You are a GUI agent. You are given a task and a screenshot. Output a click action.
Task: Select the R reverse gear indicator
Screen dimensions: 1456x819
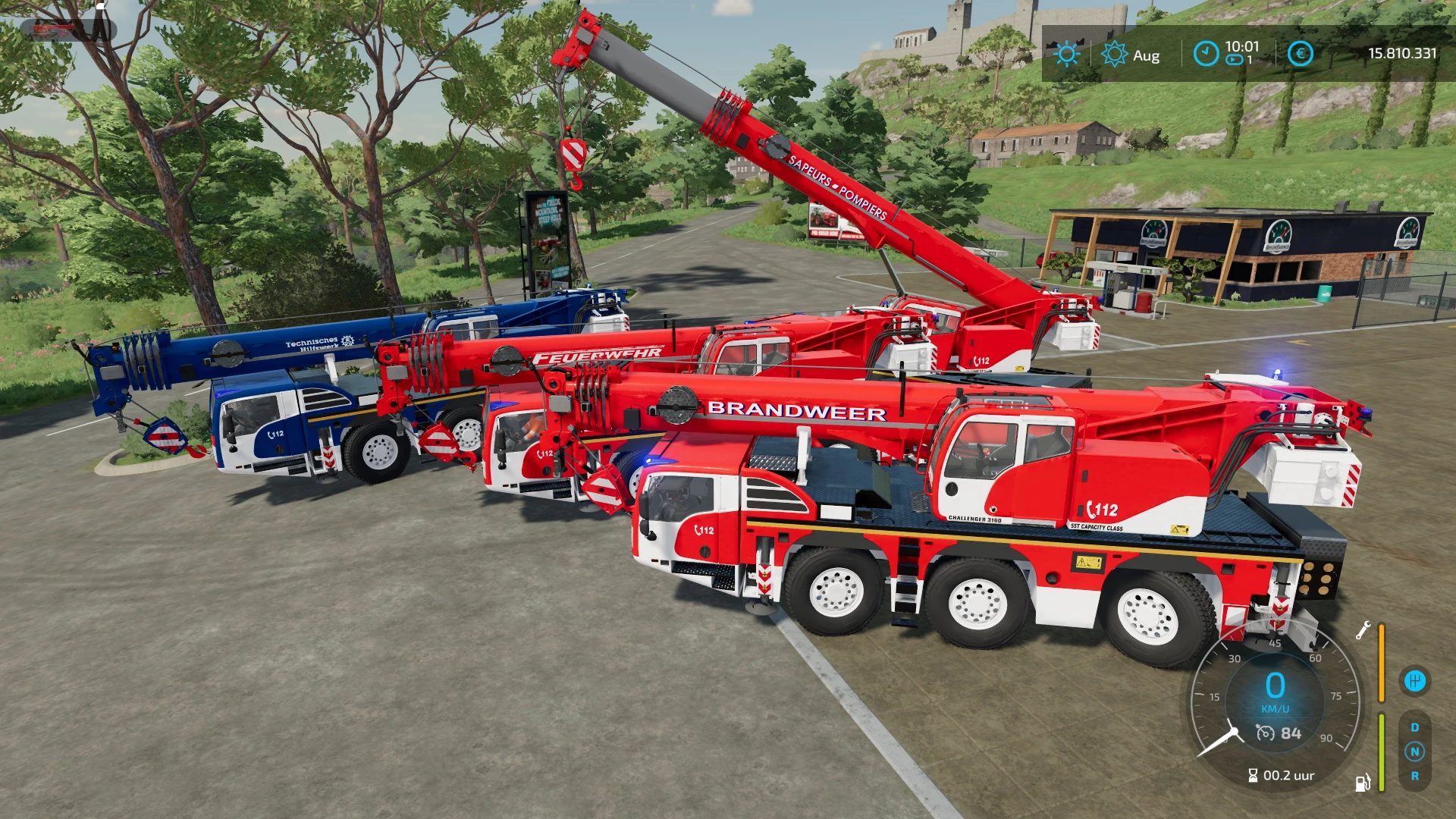(1415, 776)
